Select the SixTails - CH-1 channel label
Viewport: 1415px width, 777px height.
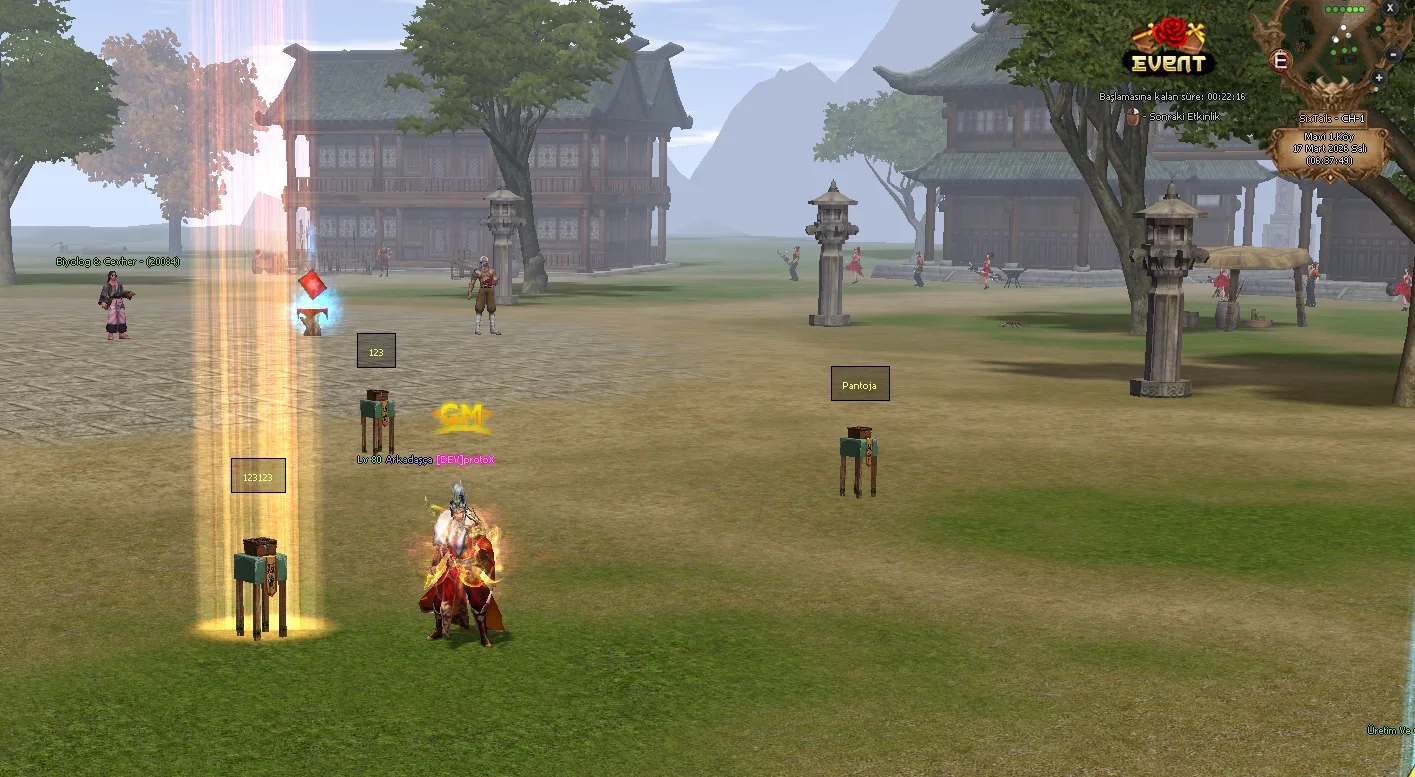pyautogui.click(x=1331, y=118)
